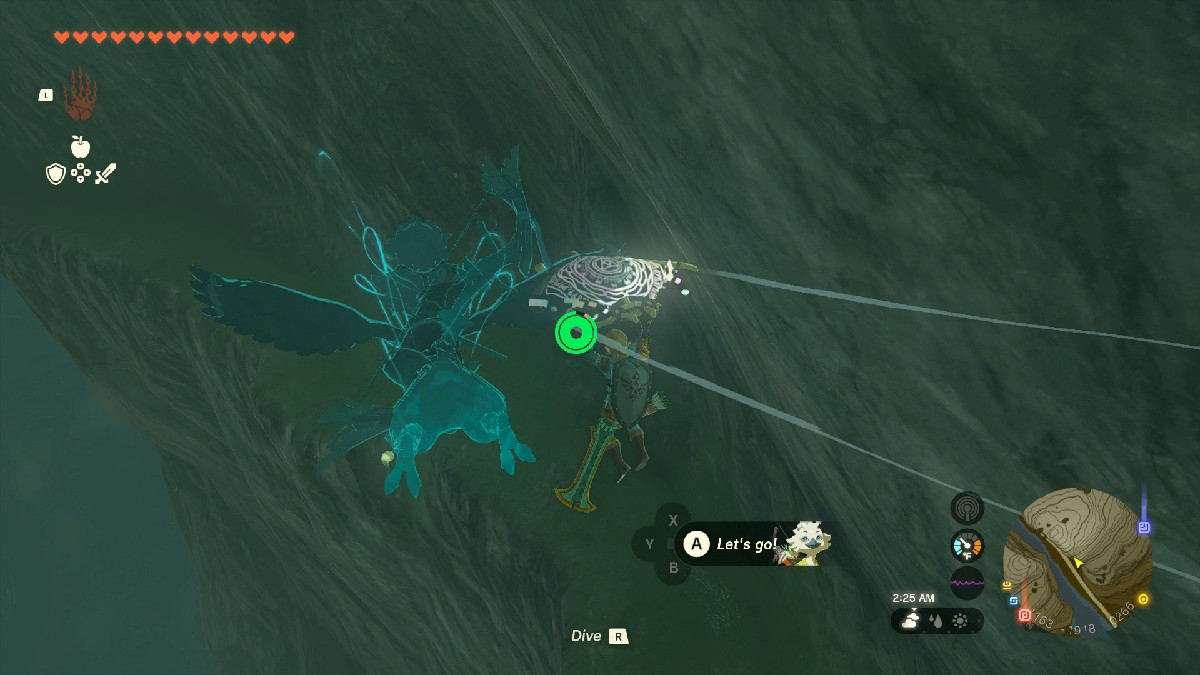Open the weather forecast panel
The height and width of the screenshot is (675, 1200).
pos(937,621)
